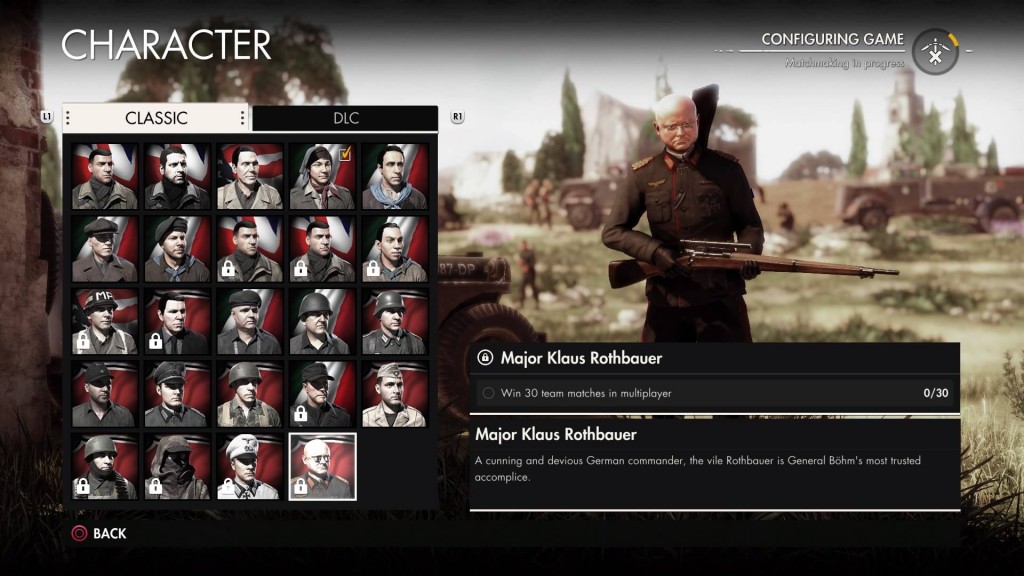
Task: Select the checkmarked woman with headscarf portrait
Action: (322, 176)
